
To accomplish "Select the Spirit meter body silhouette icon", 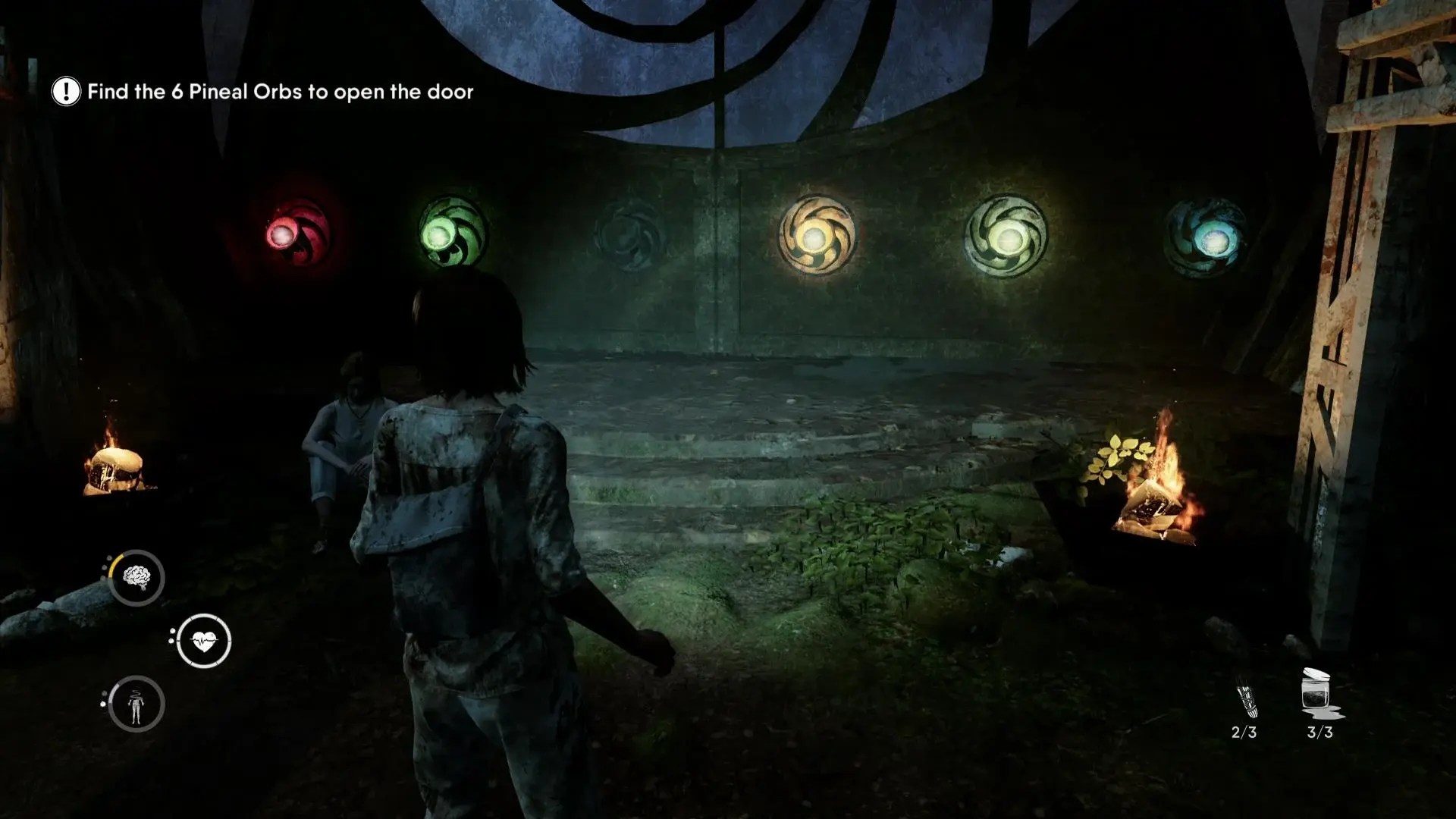I will pos(136,703).
